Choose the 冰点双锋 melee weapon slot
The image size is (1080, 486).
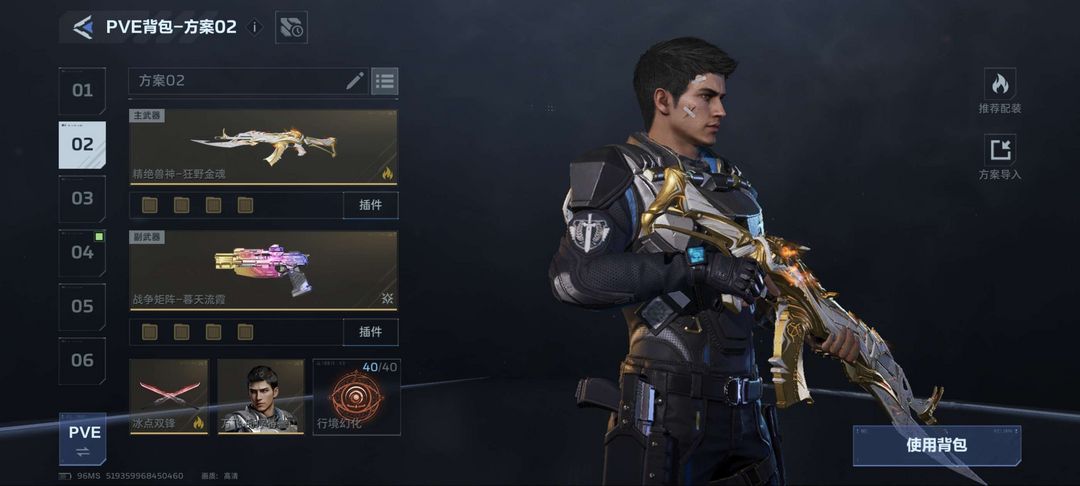click(169, 397)
